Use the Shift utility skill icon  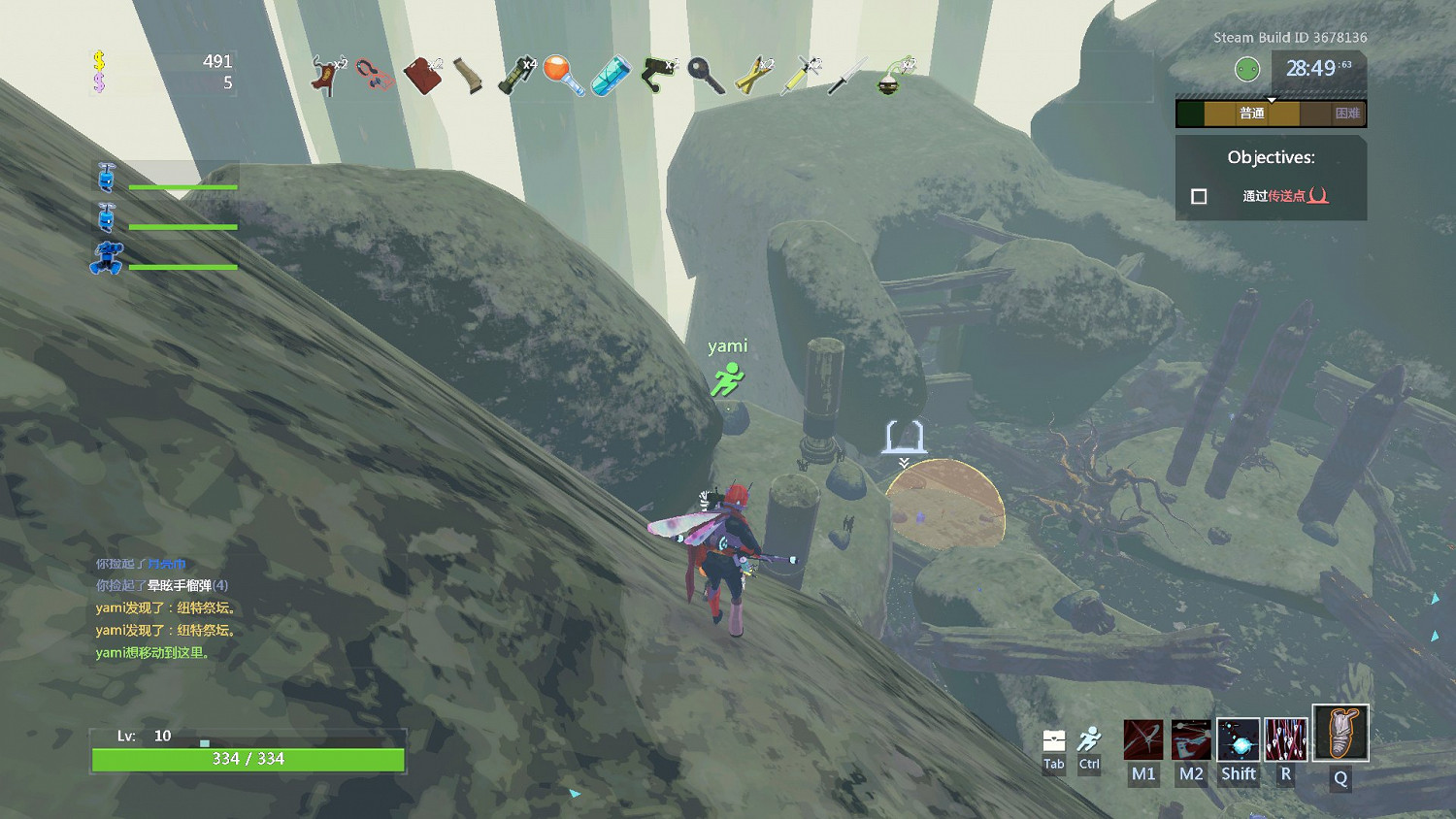pos(1239,740)
